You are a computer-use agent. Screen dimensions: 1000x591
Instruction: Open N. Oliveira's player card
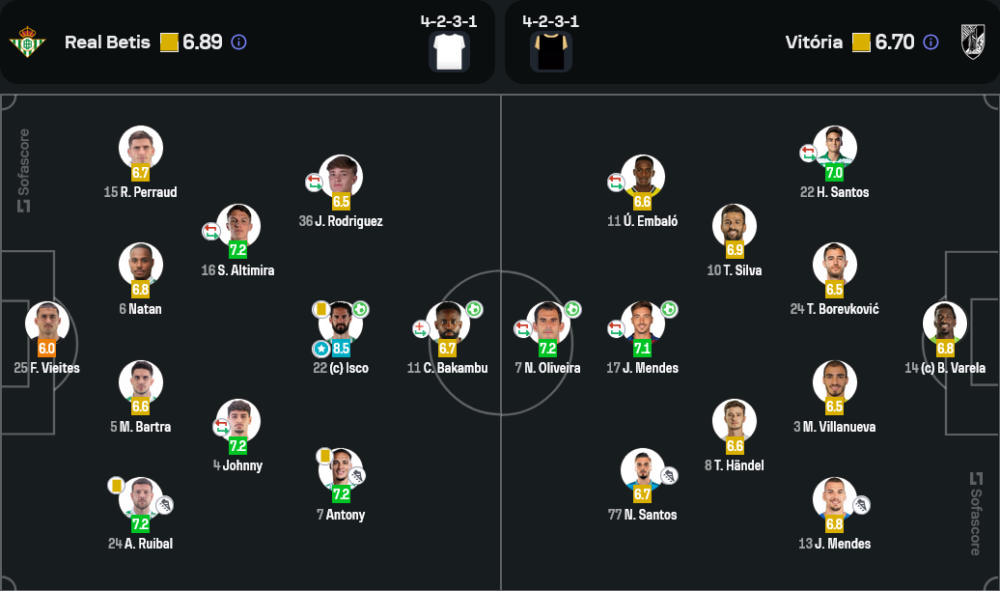(x=547, y=323)
